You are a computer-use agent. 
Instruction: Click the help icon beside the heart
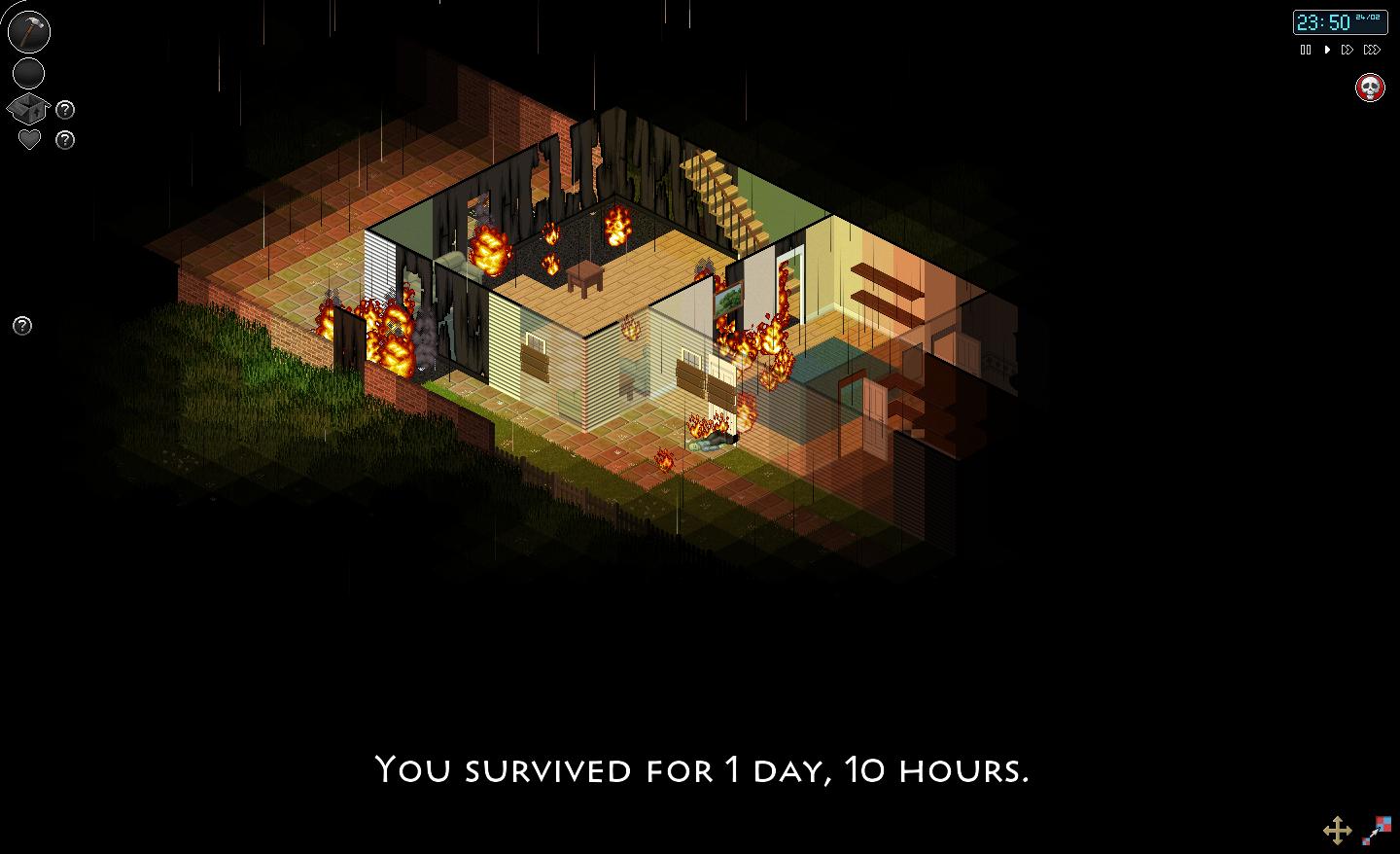coord(65,140)
